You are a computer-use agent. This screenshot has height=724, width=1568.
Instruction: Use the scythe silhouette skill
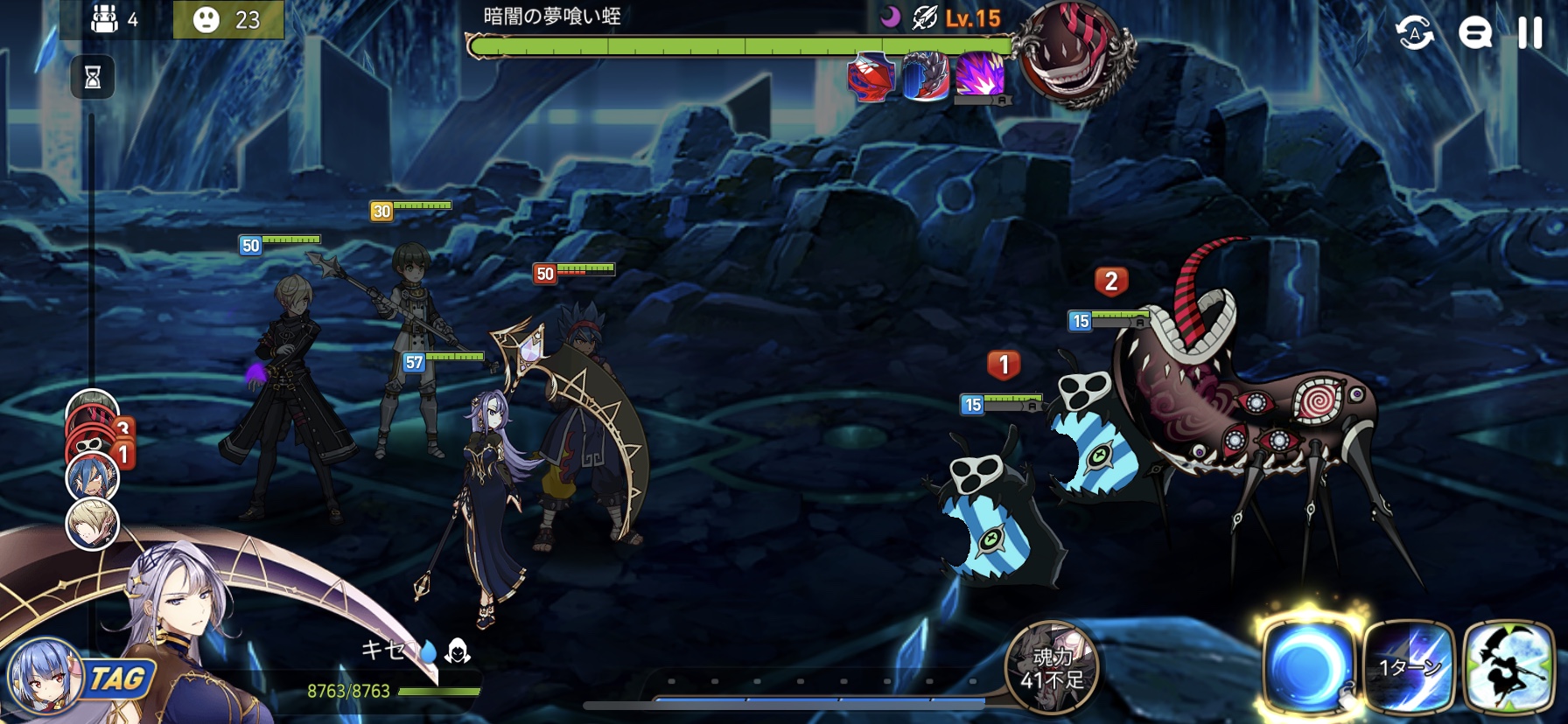1508,666
